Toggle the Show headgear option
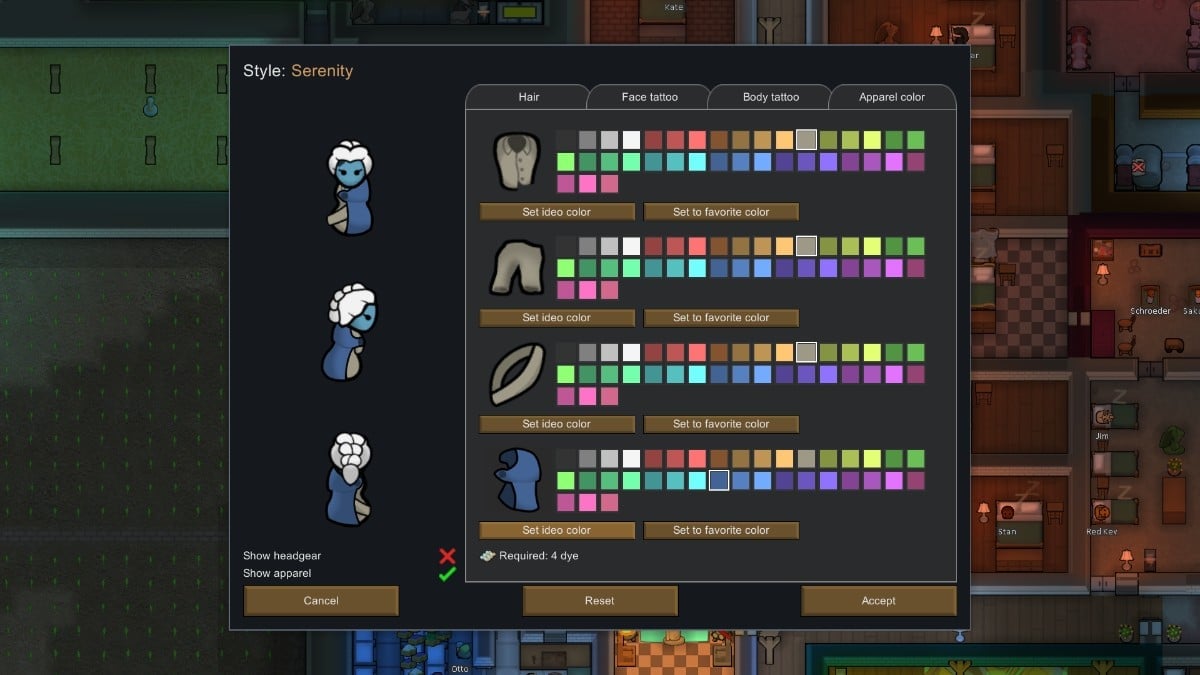The width and height of the screenshot is (1200, 675). click(447, 556)
